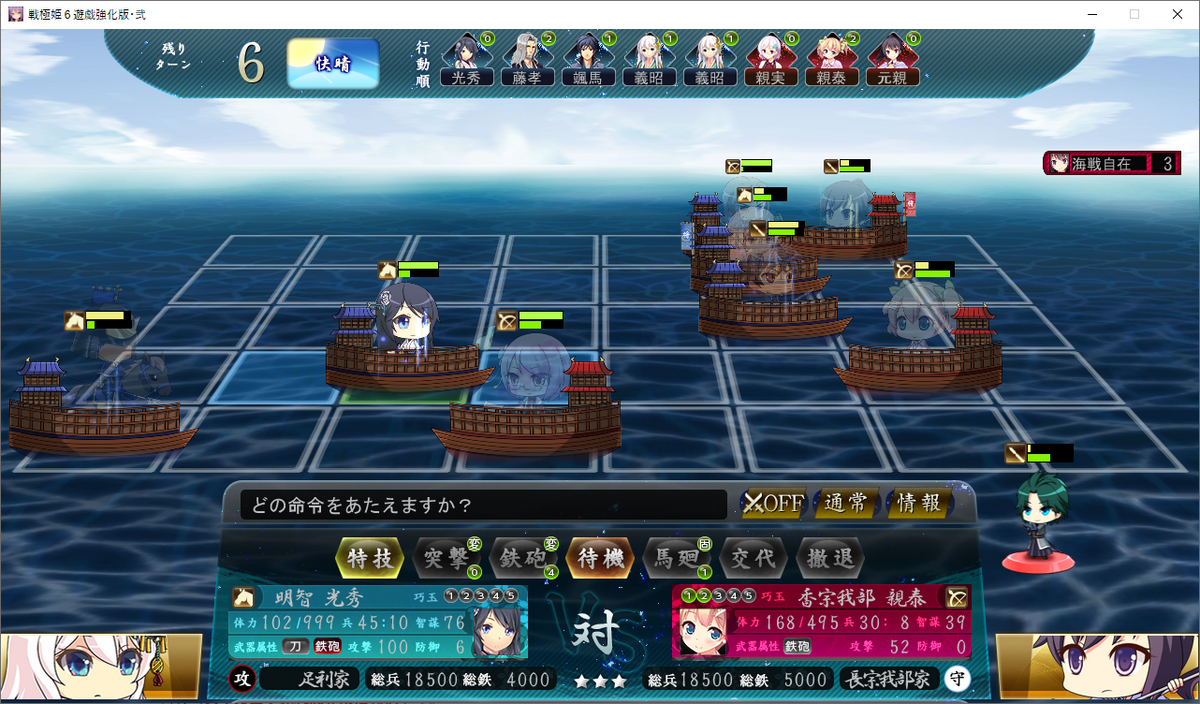Close the game window
The width and height of the screenshot is (1200, 704).
coord(1176,14)
